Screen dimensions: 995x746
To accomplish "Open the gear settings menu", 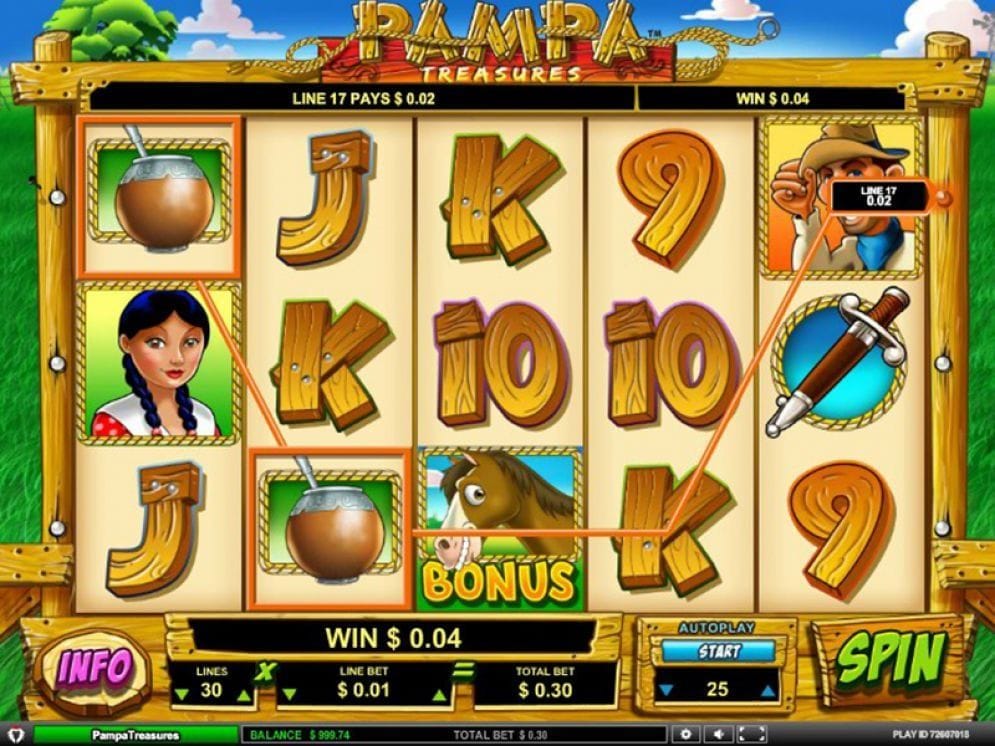I will pyautogui.click(x=686, y=735).
